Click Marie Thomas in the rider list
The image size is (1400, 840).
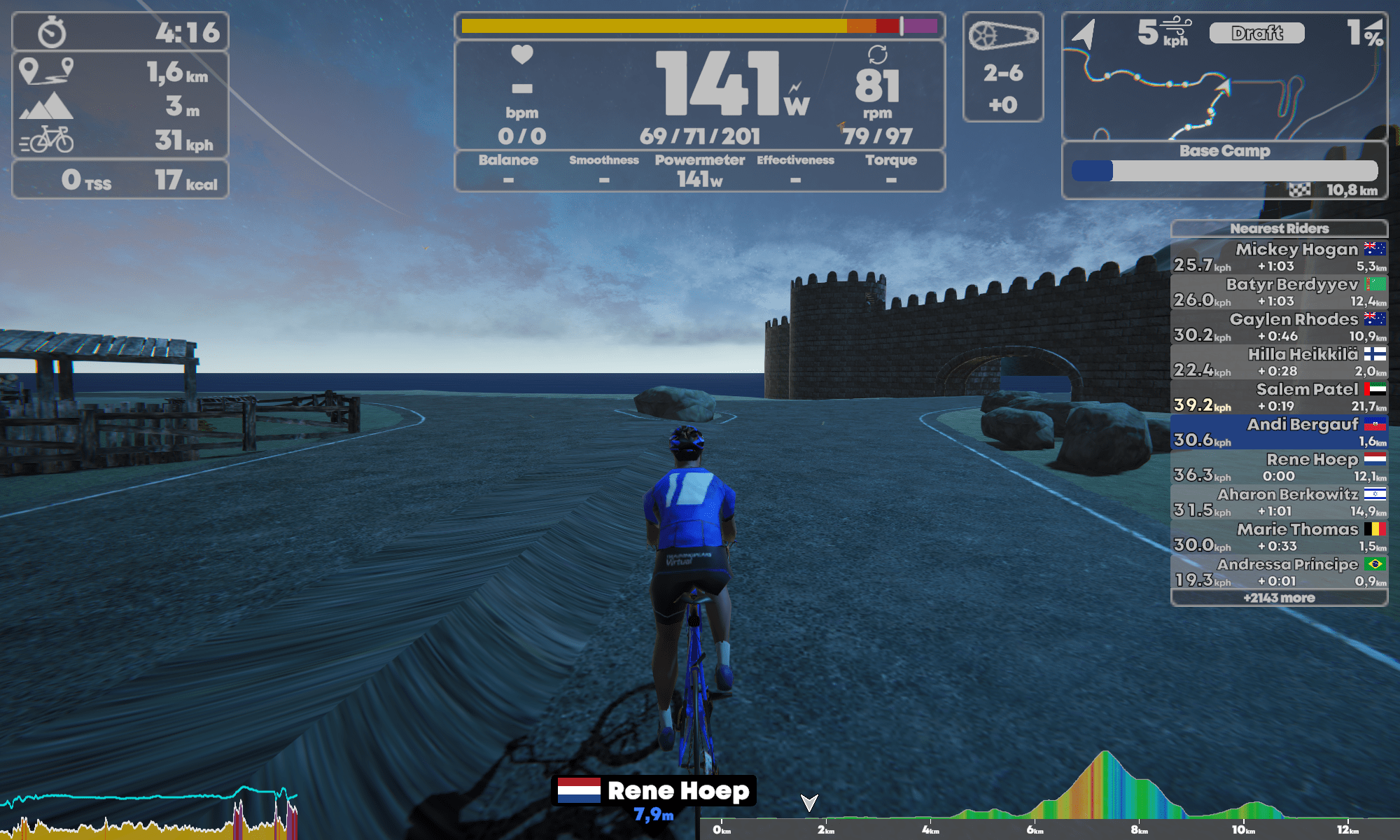[1279, 537]
